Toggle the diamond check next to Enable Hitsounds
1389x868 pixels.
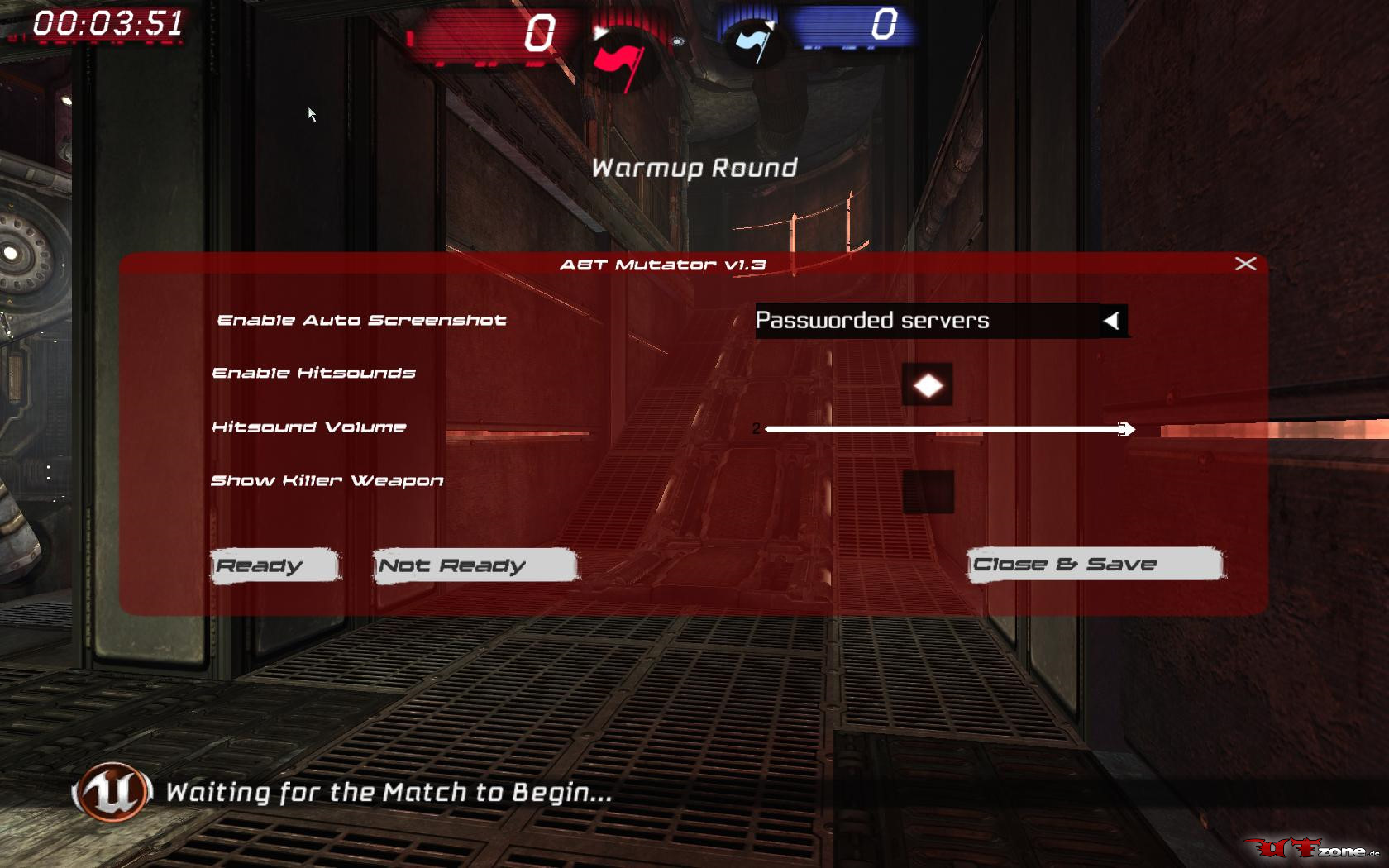928,385
